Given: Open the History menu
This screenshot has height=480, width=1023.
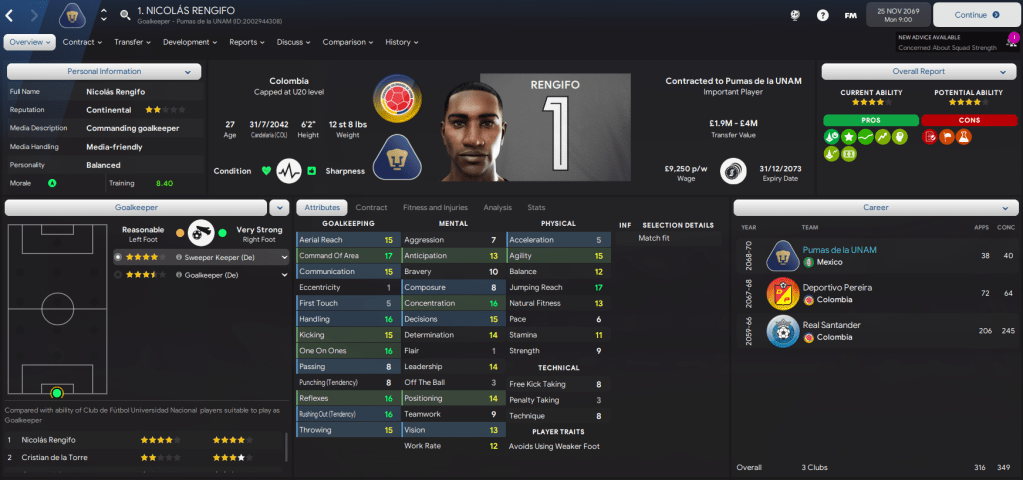Looking at the screenshot, I should 401,42.
